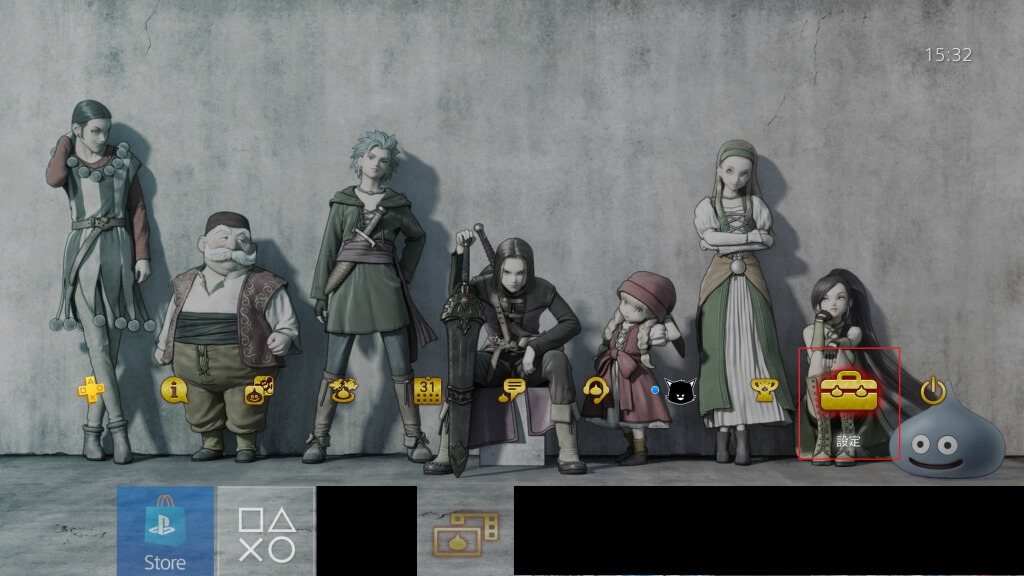Open the What's New info bubble
The image size is (1024, 576).
pos(175,390)
